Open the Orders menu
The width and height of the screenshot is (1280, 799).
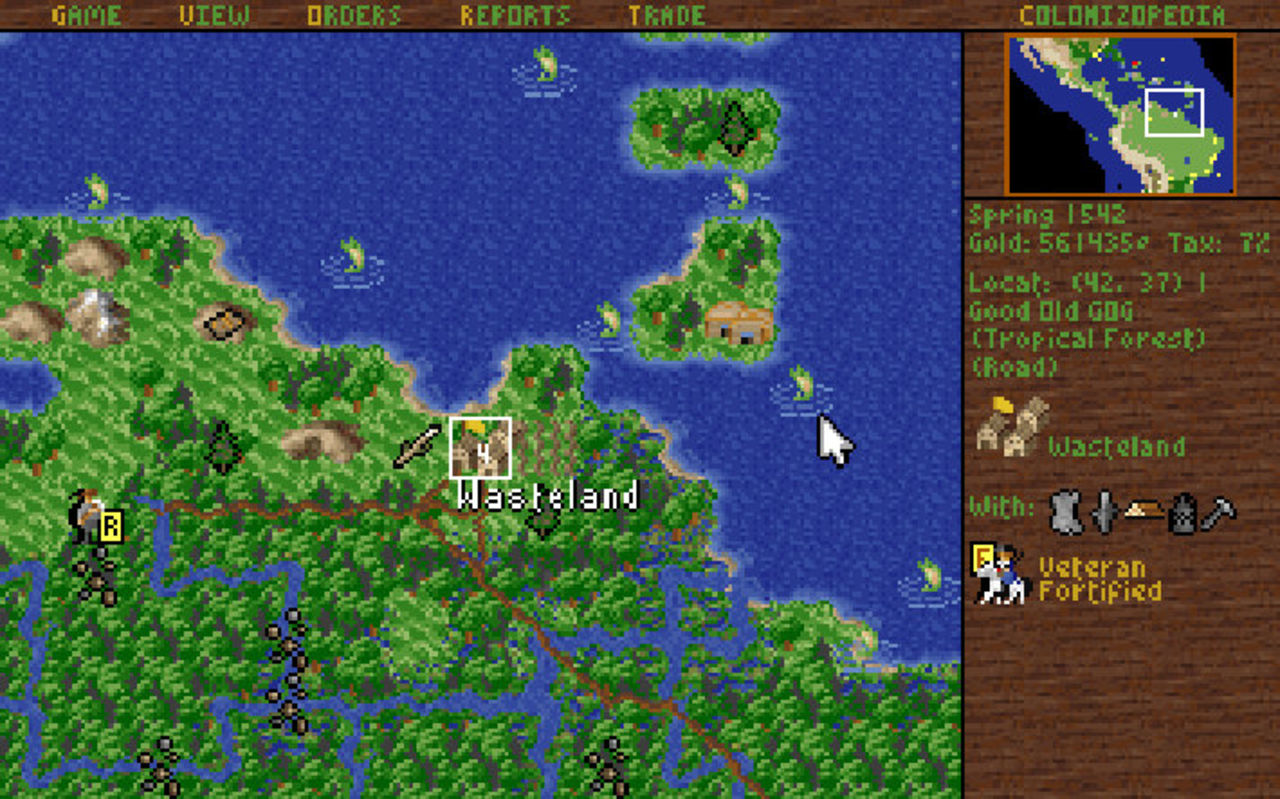[354, 15]
